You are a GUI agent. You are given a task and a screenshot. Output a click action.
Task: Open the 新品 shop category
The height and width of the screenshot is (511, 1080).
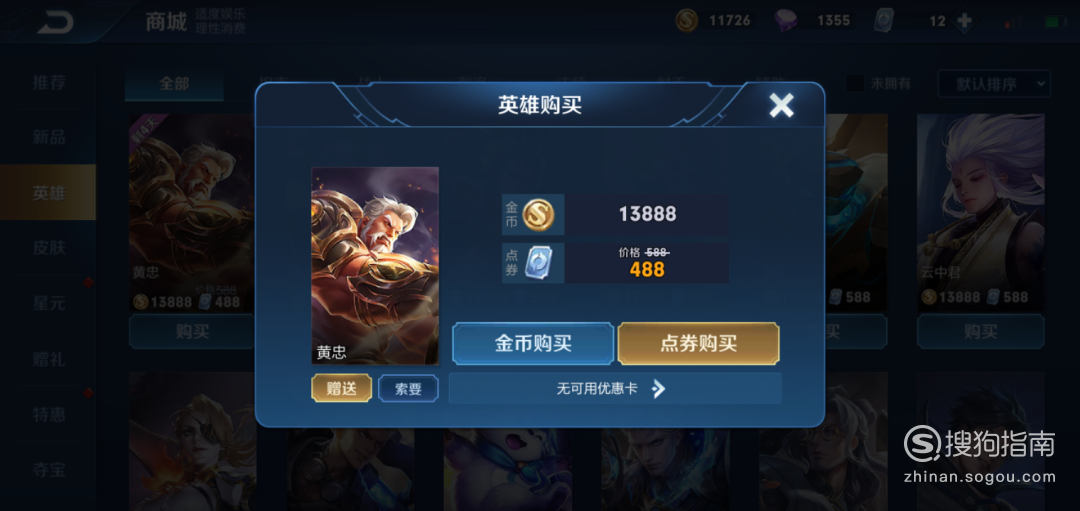[x=48, y=137]
